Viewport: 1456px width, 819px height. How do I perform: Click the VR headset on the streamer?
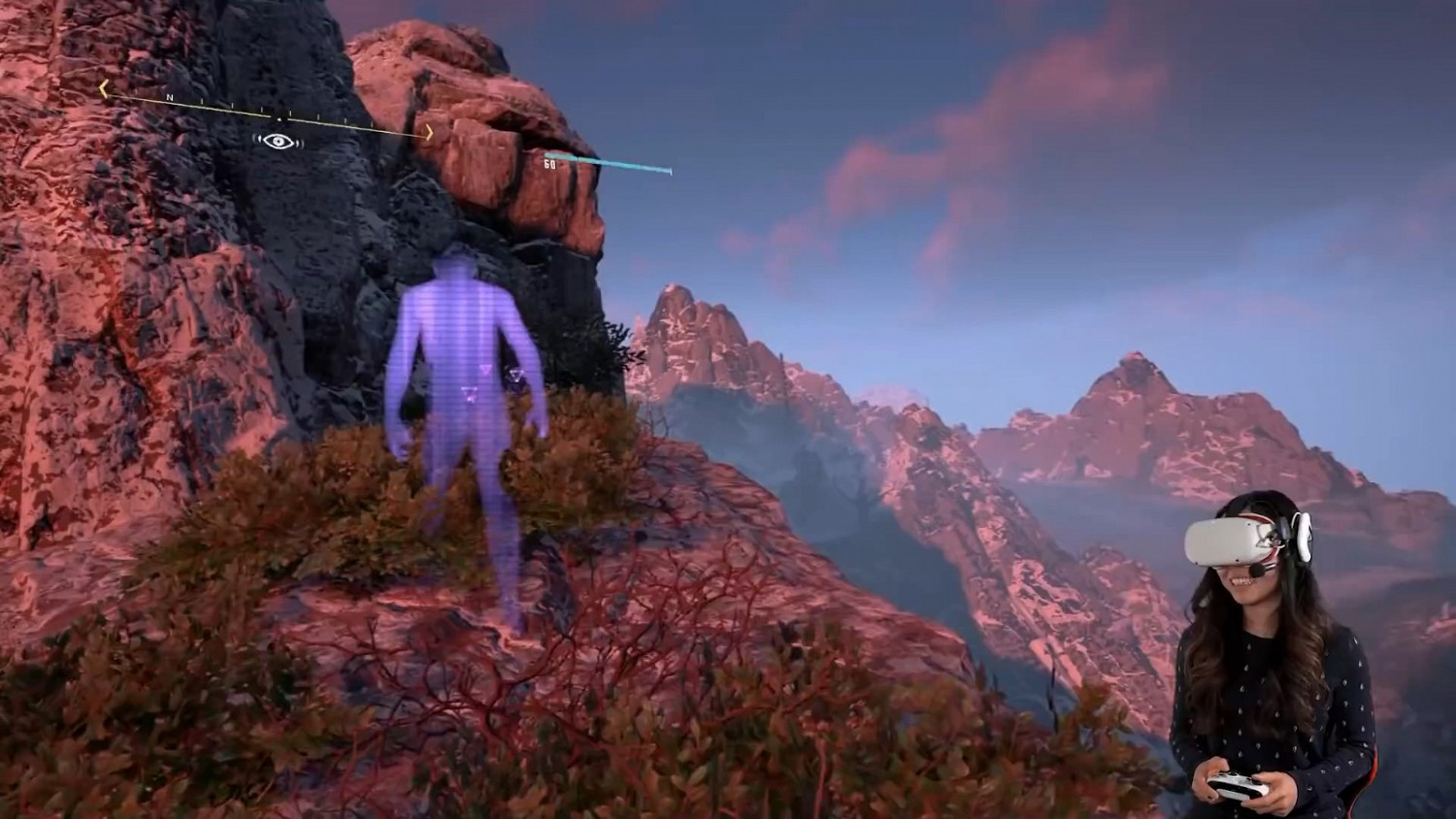[x=1236, y=541]
